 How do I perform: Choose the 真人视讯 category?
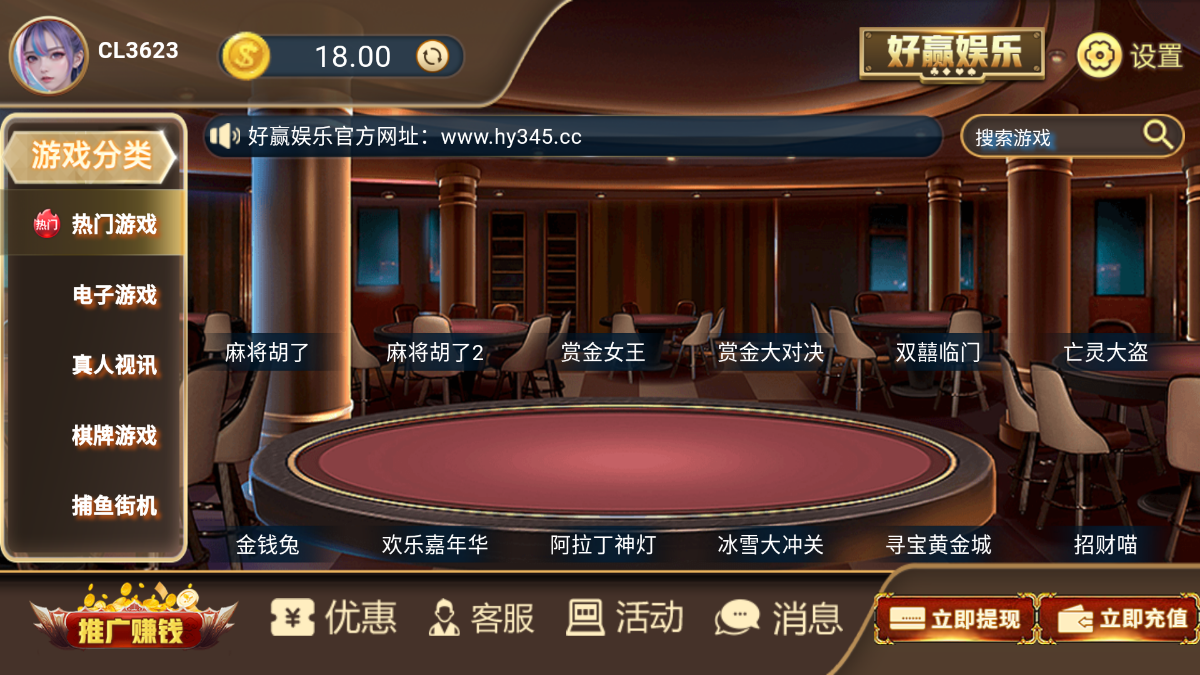pos(114,365)
